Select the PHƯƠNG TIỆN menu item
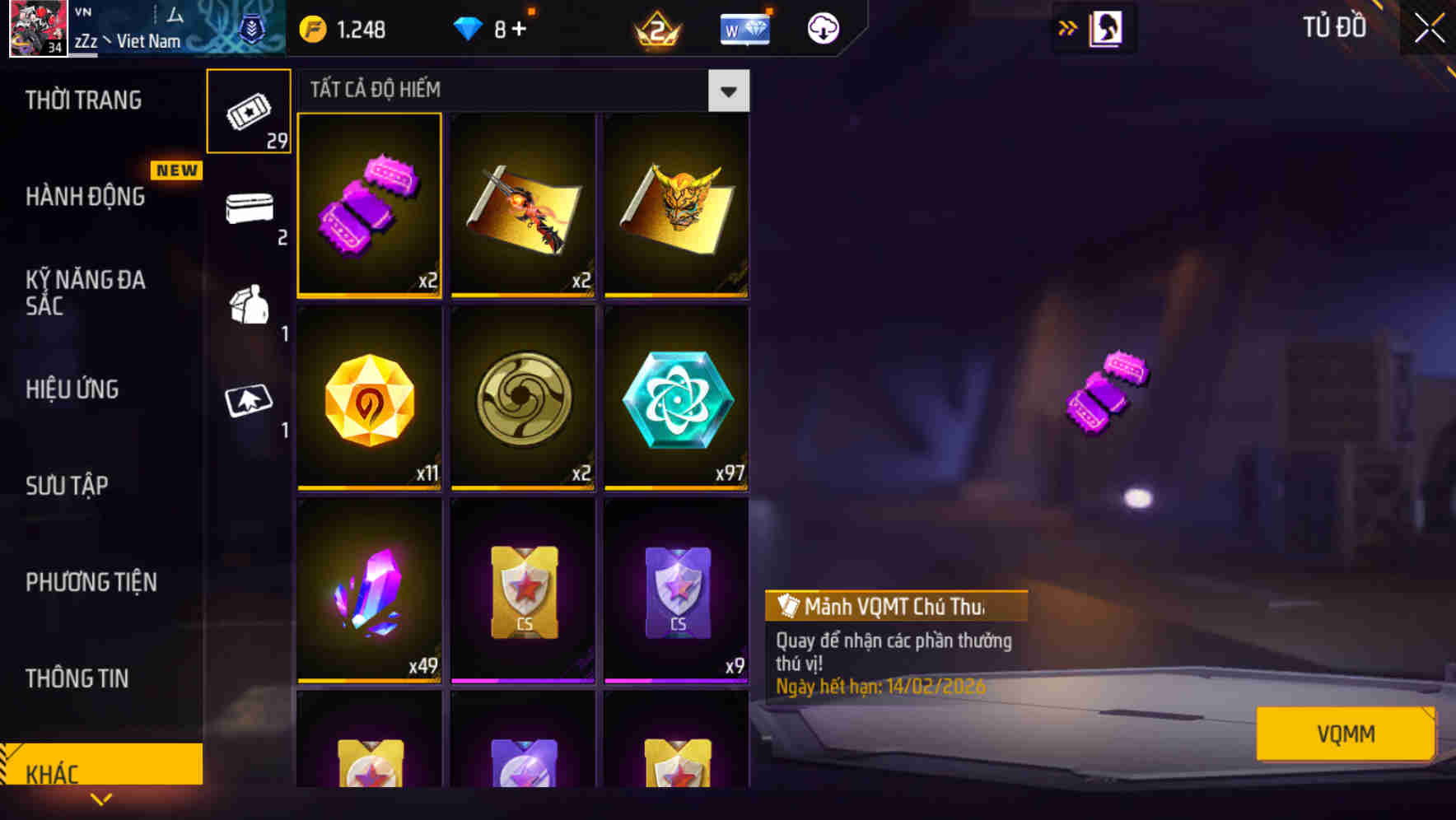The height and width of the screenshot is (820, 1456). pos(91,580)
